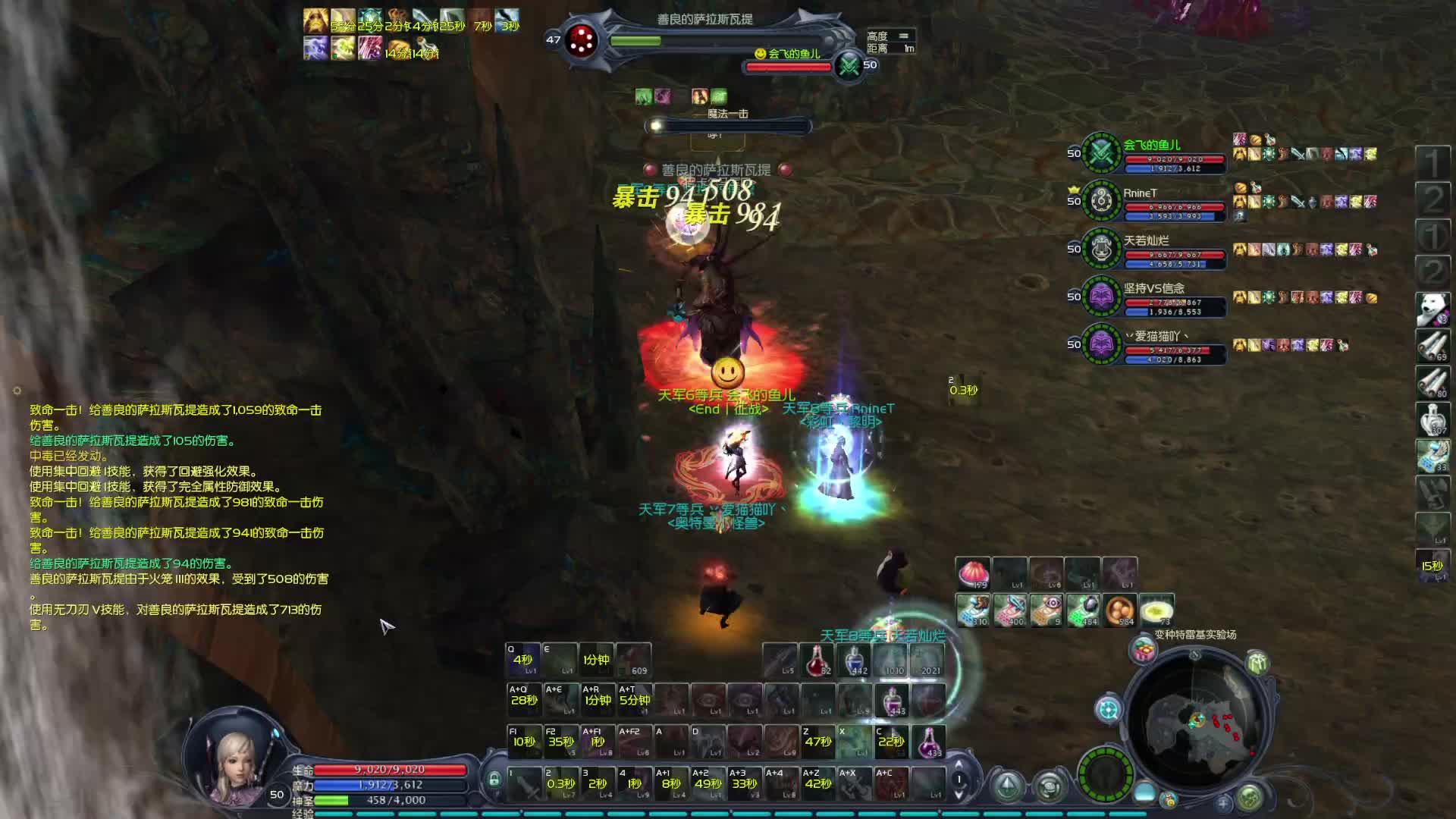Screen dimensions: 1456x819
Task: Use the blue mana potion with count 442
Action: pyautogui.click(x=854, y=661)
